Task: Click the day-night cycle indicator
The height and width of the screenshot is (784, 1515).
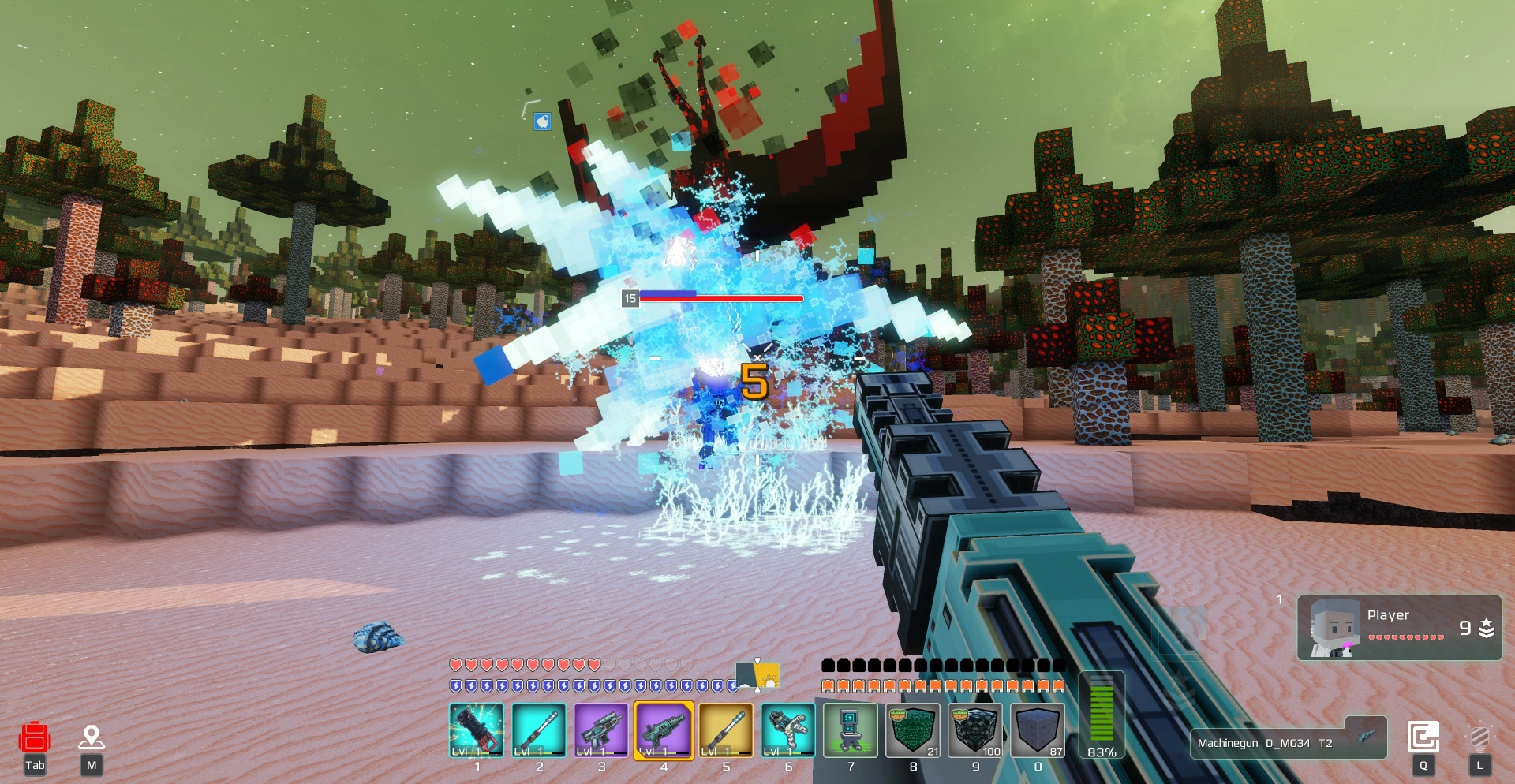Action: tap(757, 676)
